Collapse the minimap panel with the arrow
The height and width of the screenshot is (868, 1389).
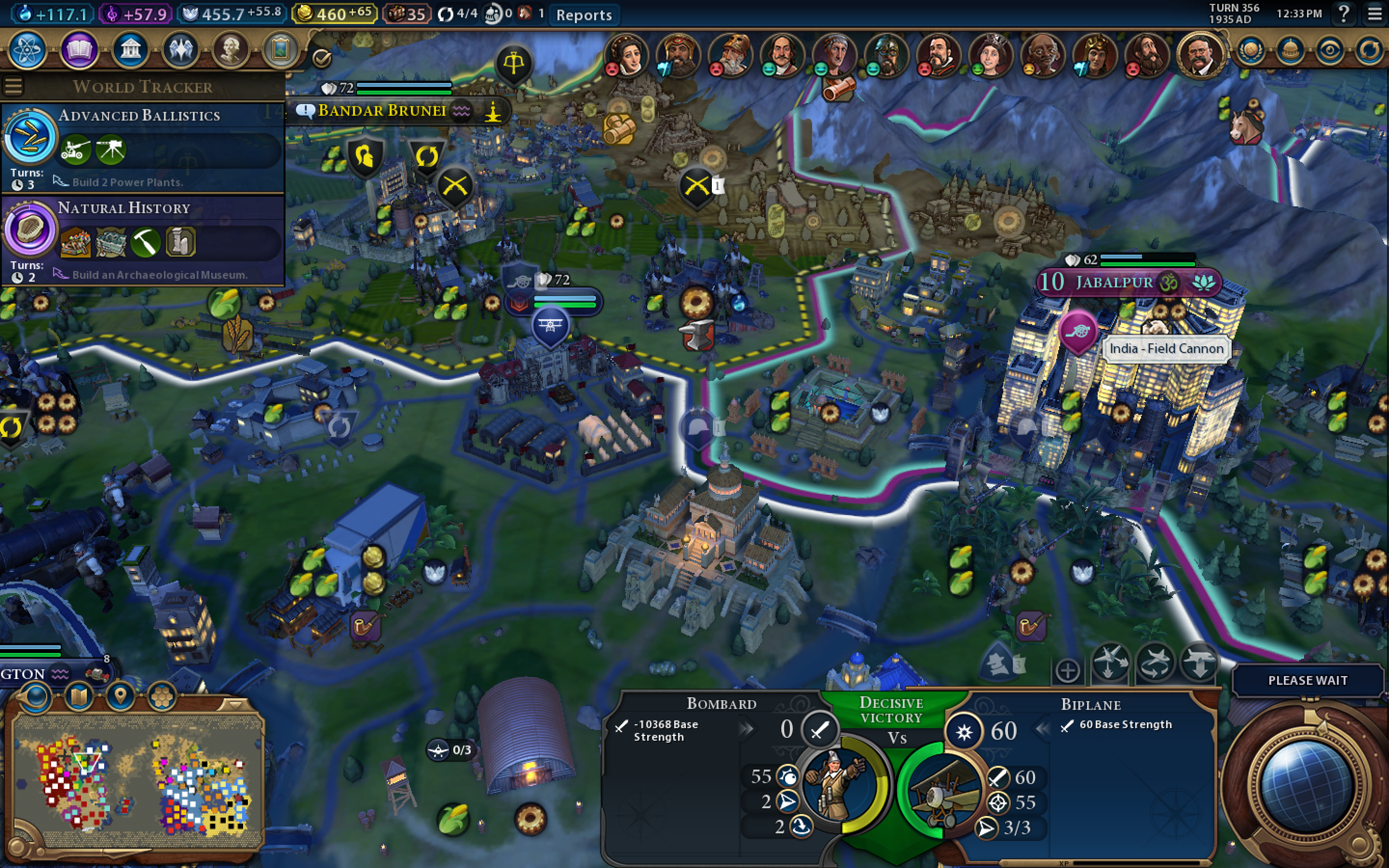click(x=235, y=705)
